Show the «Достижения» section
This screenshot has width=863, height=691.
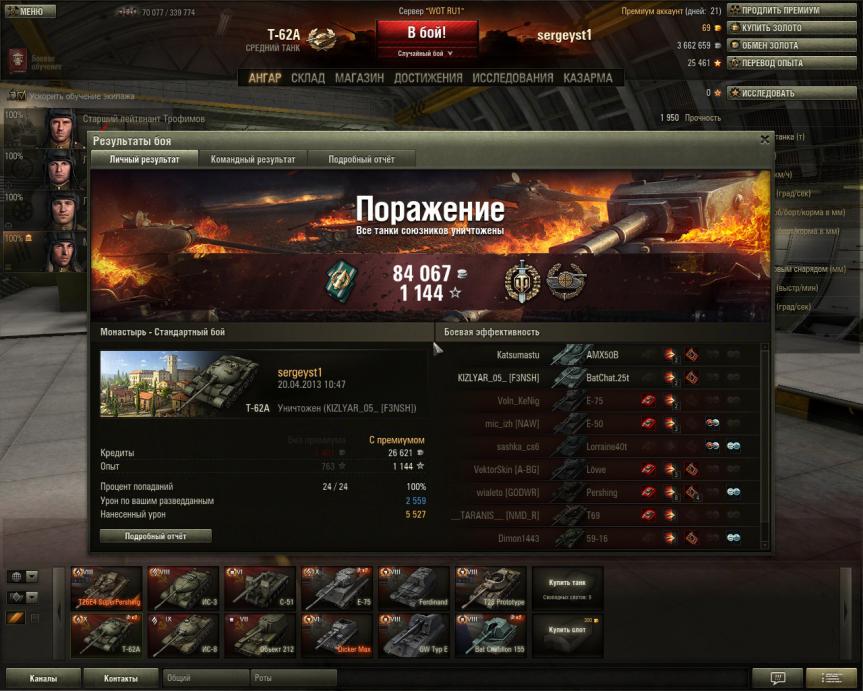coord(427,78)
